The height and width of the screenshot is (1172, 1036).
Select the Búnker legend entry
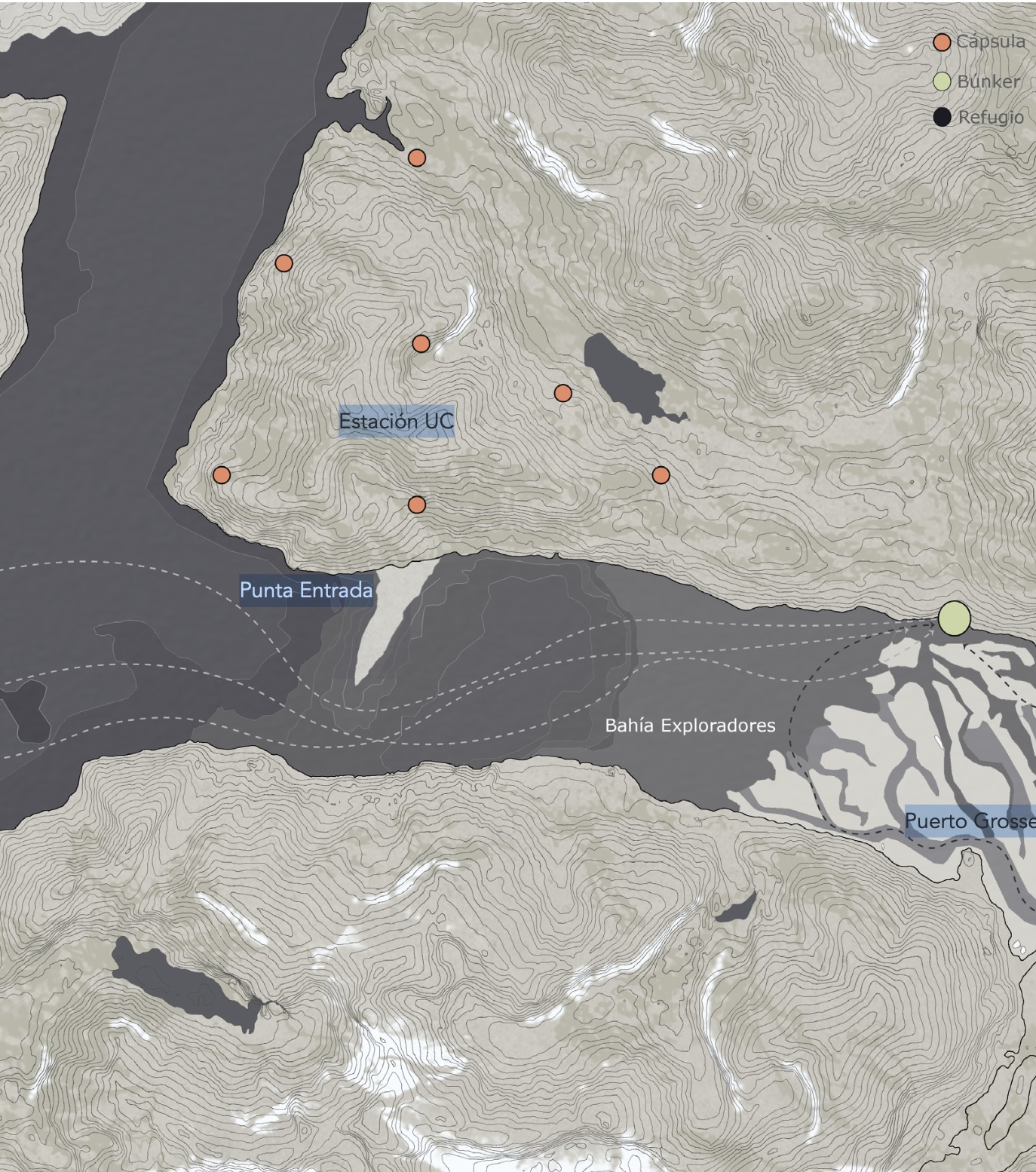979,81
